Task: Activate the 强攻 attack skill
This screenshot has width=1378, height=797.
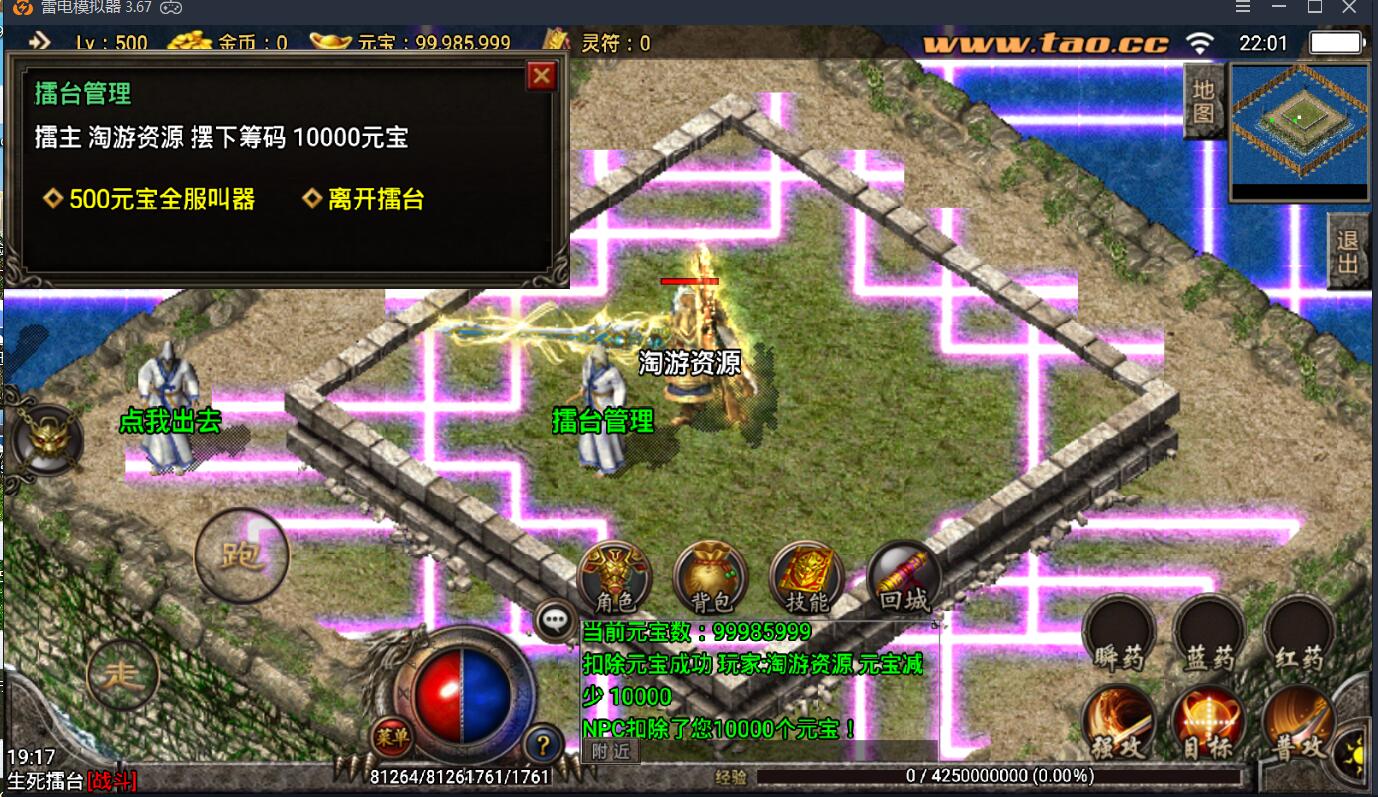Action: click(1118, 724)
